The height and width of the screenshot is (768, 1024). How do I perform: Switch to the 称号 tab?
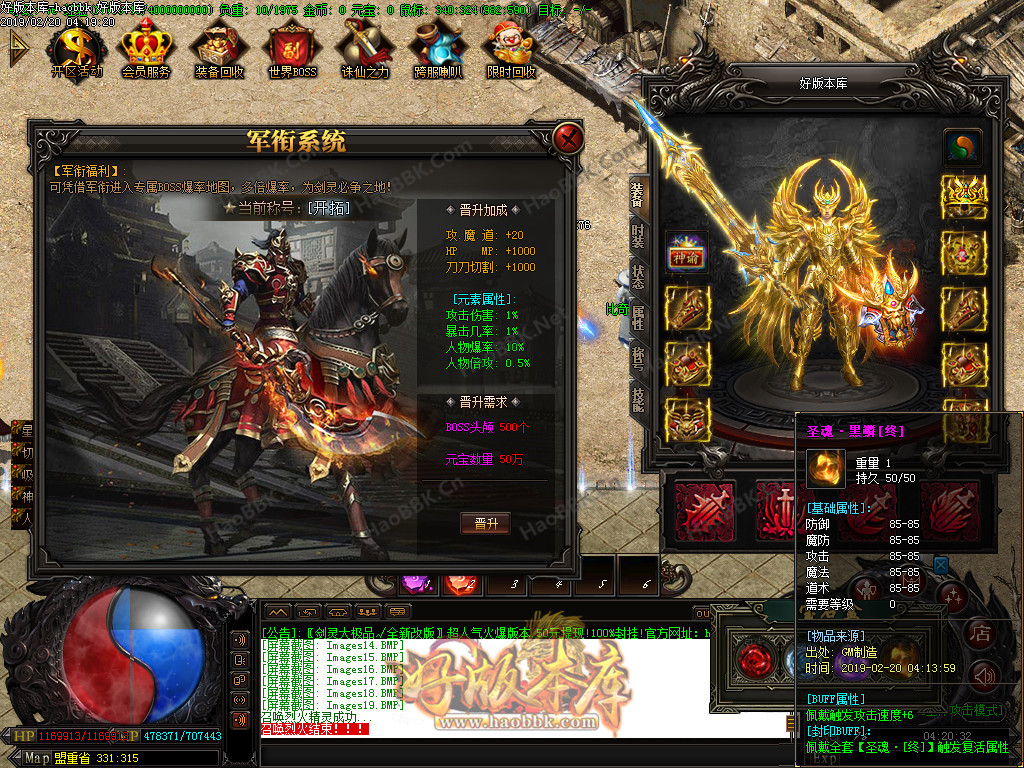[x=638, y=358]
